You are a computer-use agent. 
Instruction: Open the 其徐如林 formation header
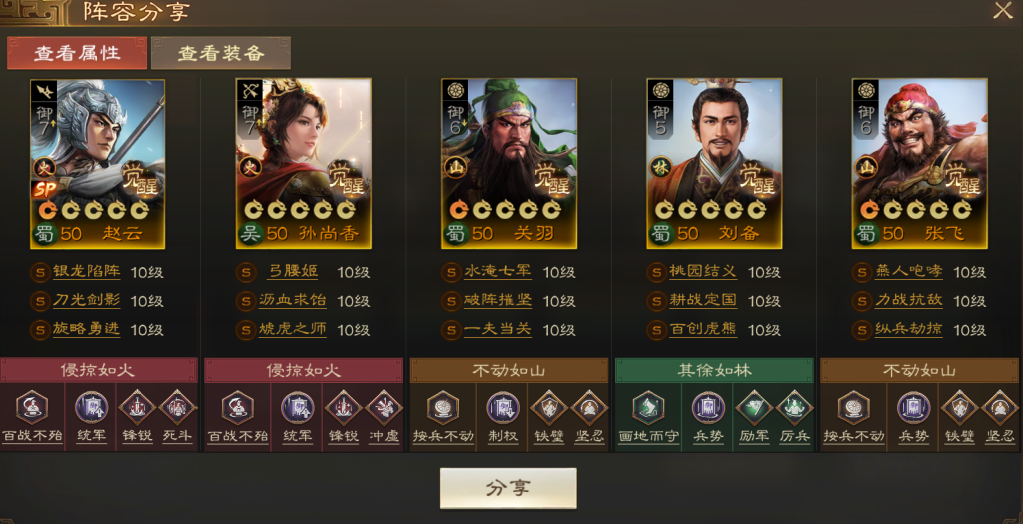pos(714,370)
